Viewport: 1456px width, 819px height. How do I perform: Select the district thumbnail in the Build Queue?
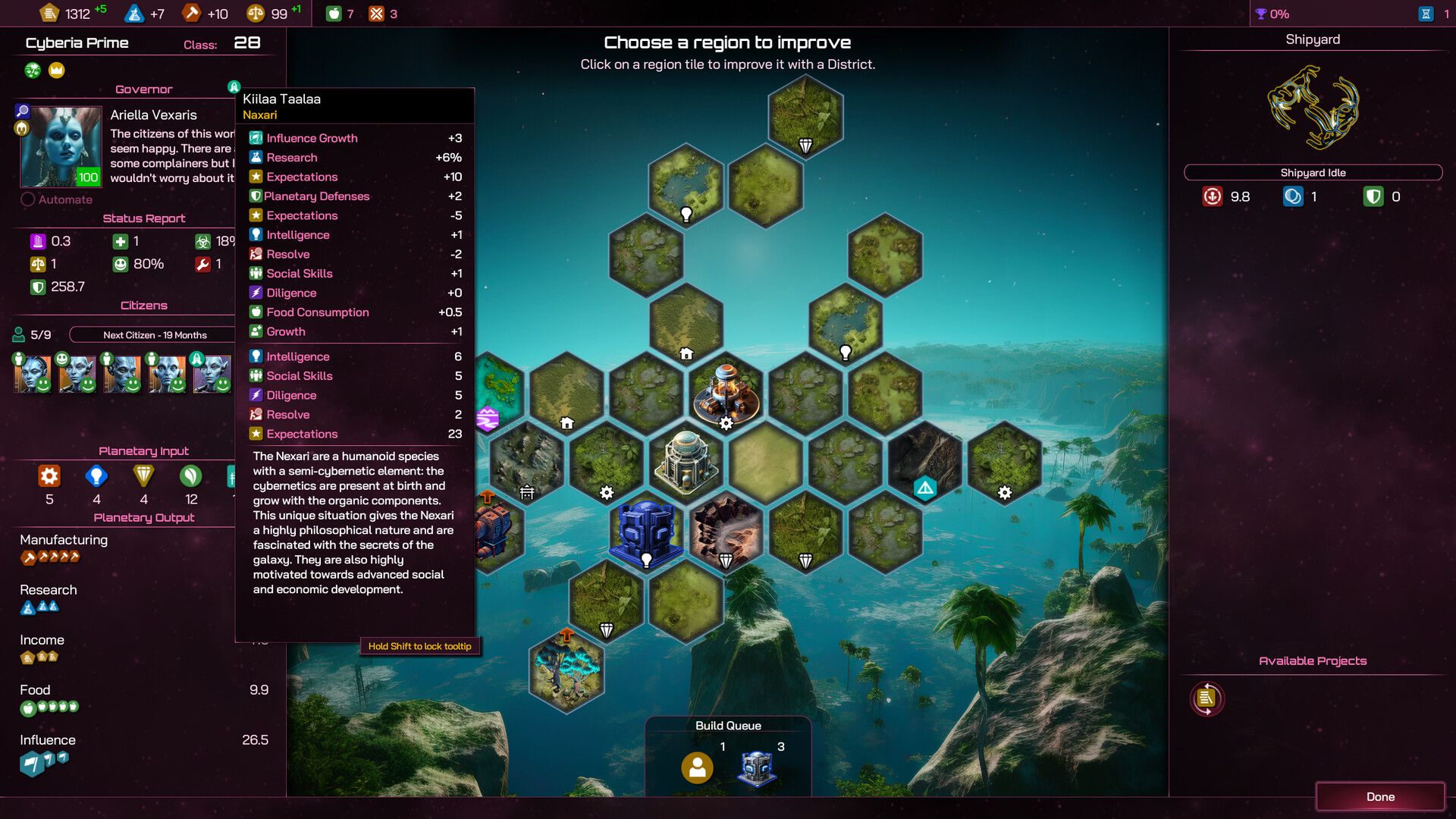pyautogui.click(x=756, y=767)
